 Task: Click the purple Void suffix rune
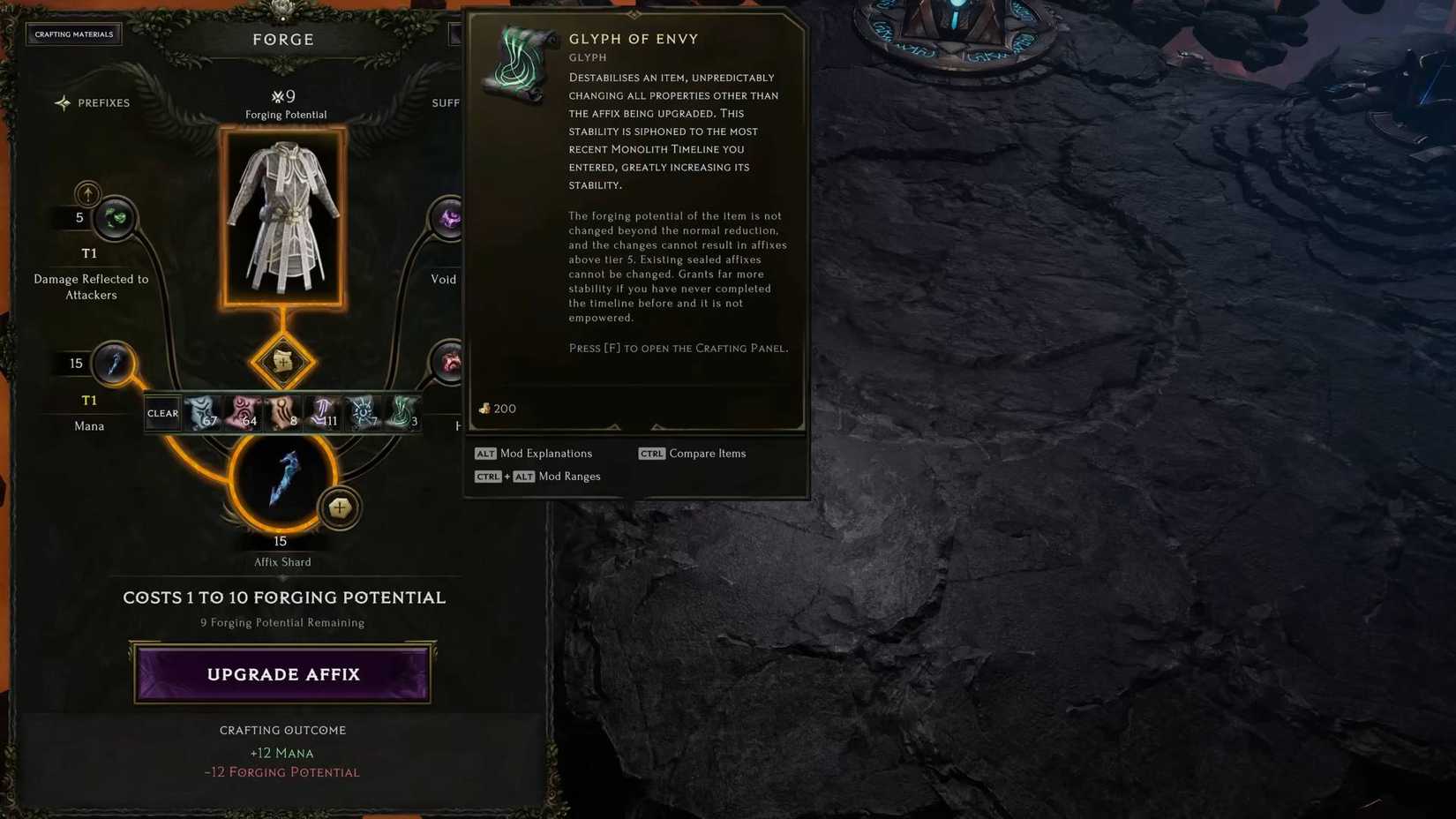[x=450, y=218]
